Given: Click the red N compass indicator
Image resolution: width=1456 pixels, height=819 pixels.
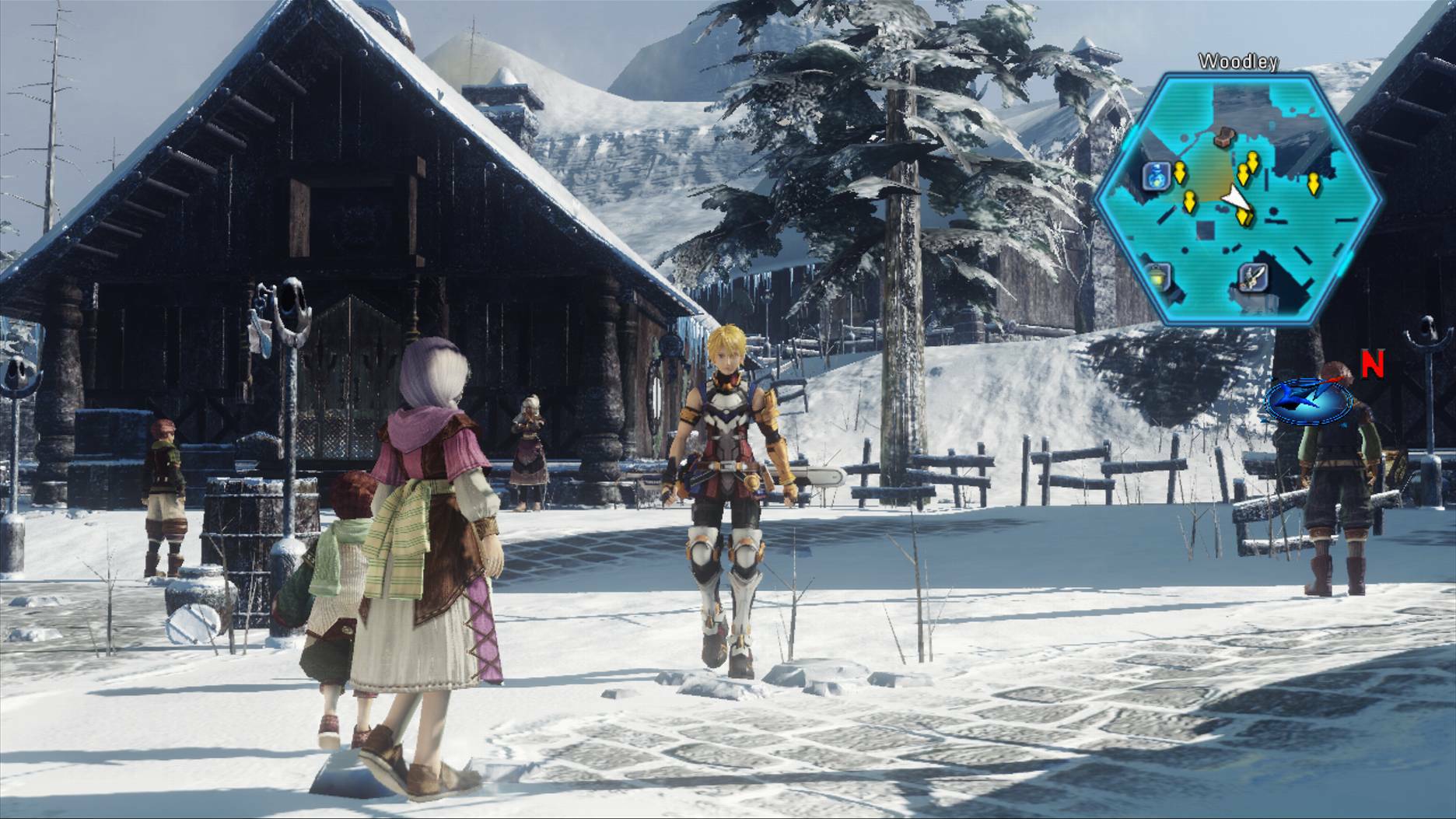Looking at the screenshot, I should pyautogui.click(x=1372, y=363).
